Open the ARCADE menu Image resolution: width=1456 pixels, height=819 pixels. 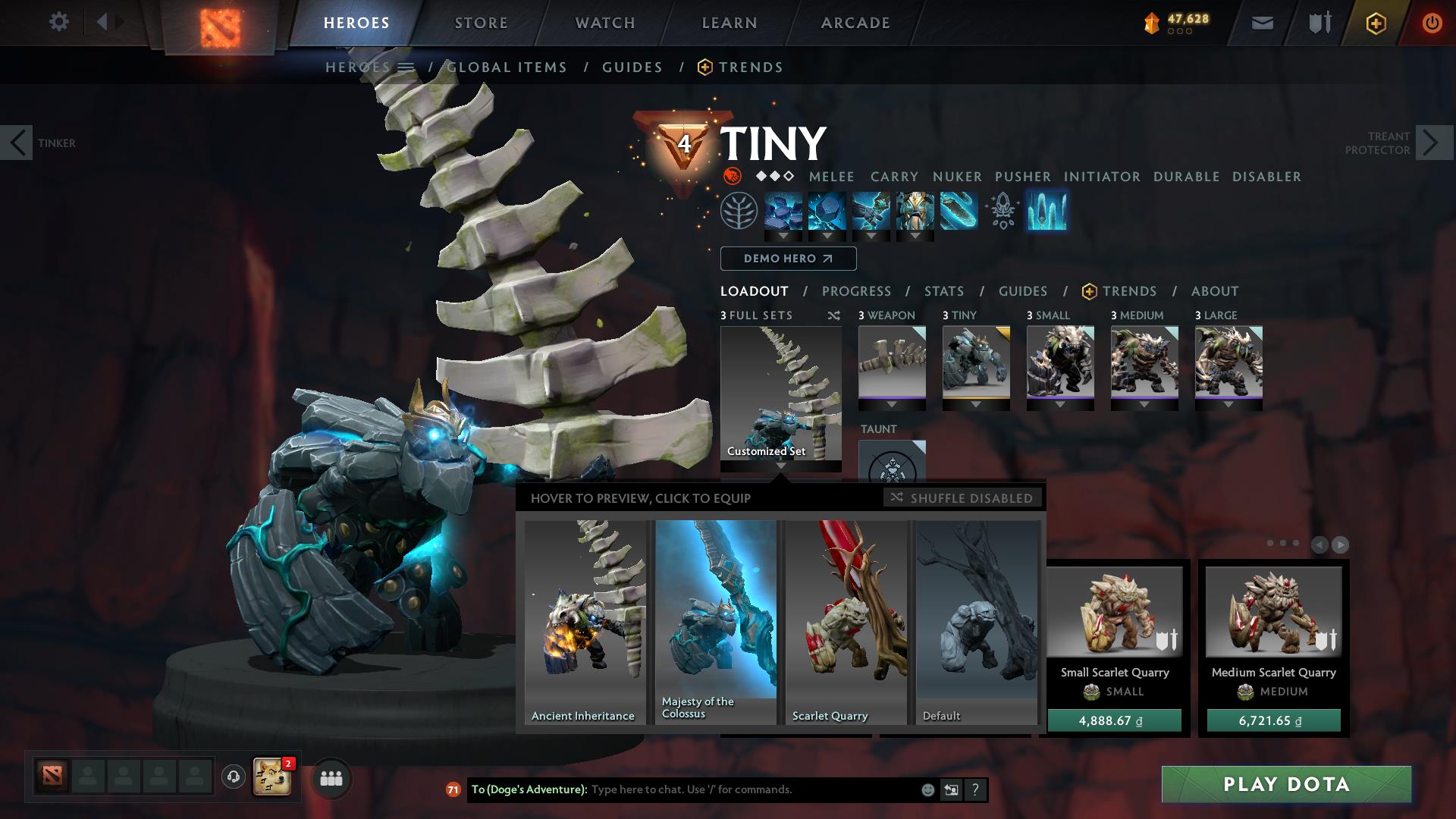click(855, 23)
